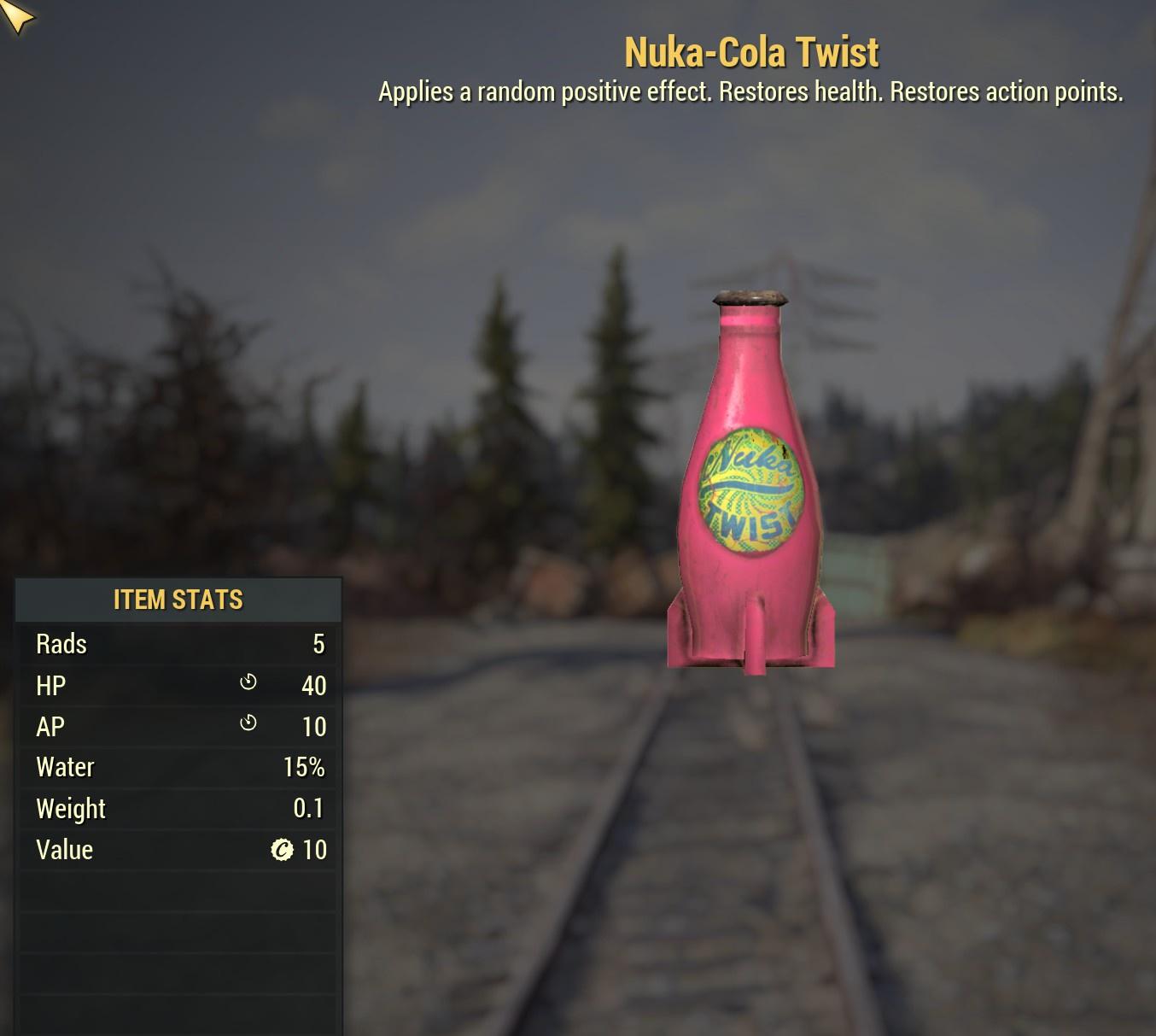Screen dimensions: 1156x1036
Task: Click the Nuka-Cola Twist title heading
Action: tap(750, 51)
